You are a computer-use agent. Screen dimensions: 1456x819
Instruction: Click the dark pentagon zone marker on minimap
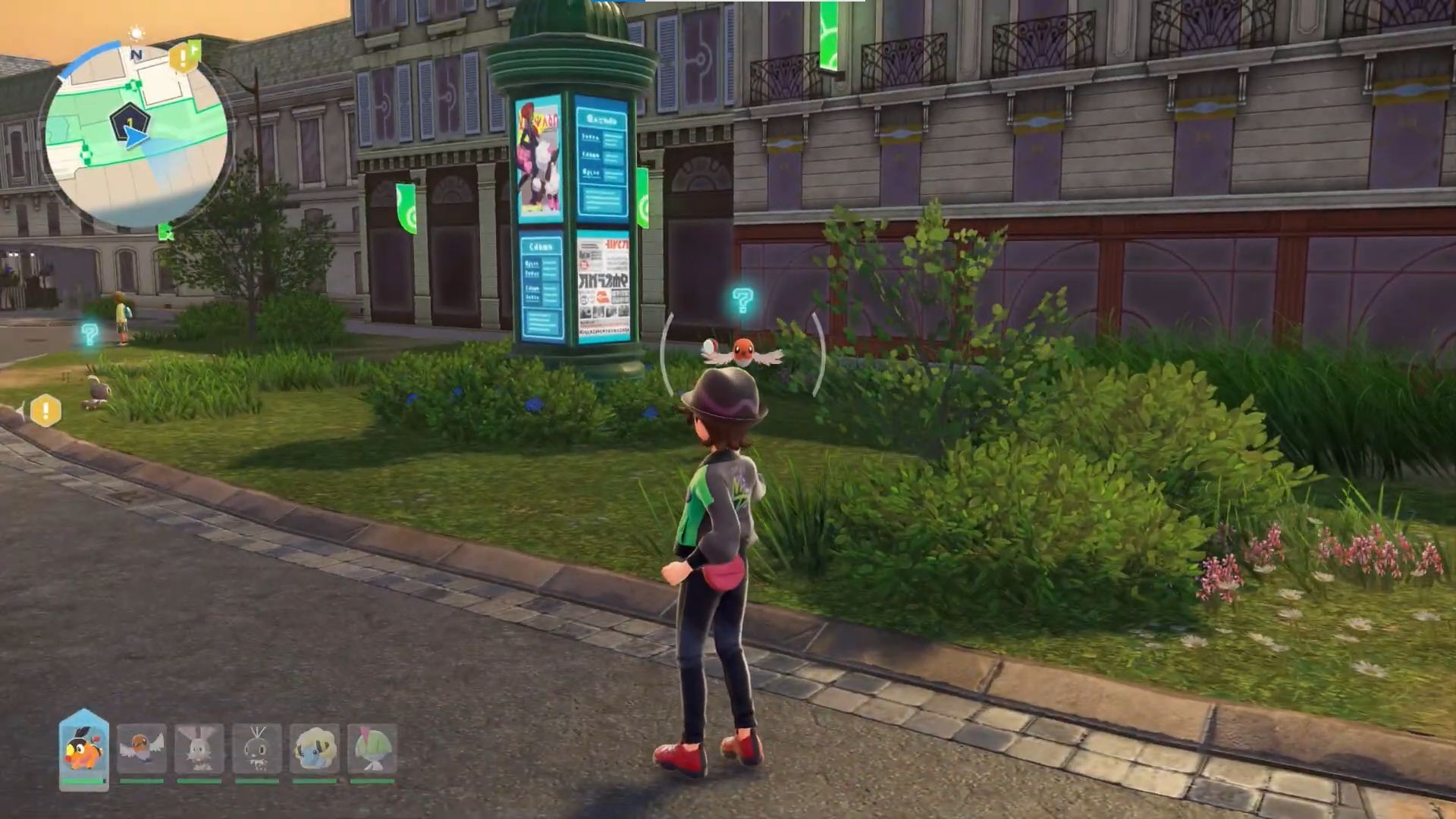[129, 121]
